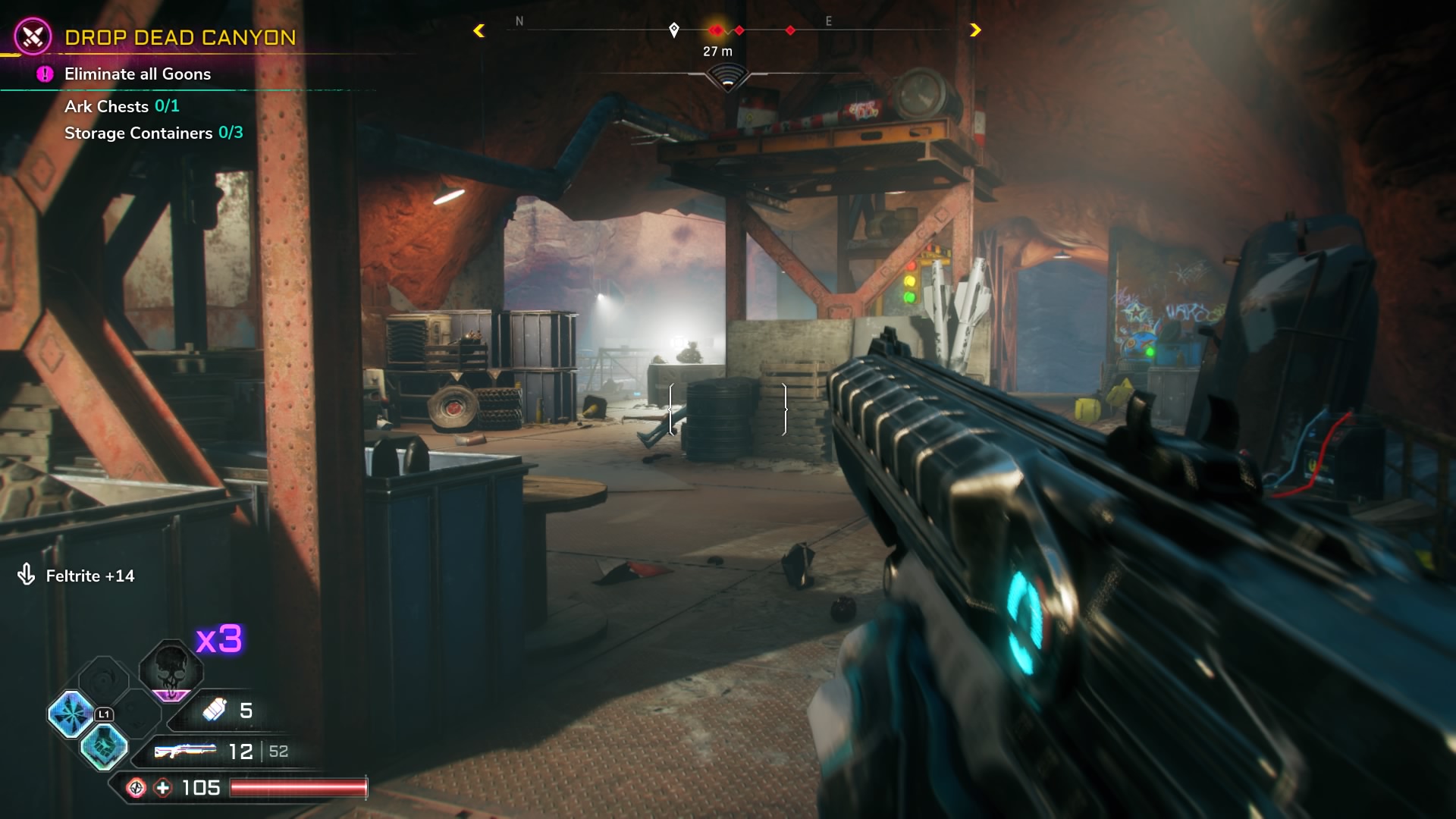Select the Drop Dead Canyon crossed-weapons icon

coord(33,36)
